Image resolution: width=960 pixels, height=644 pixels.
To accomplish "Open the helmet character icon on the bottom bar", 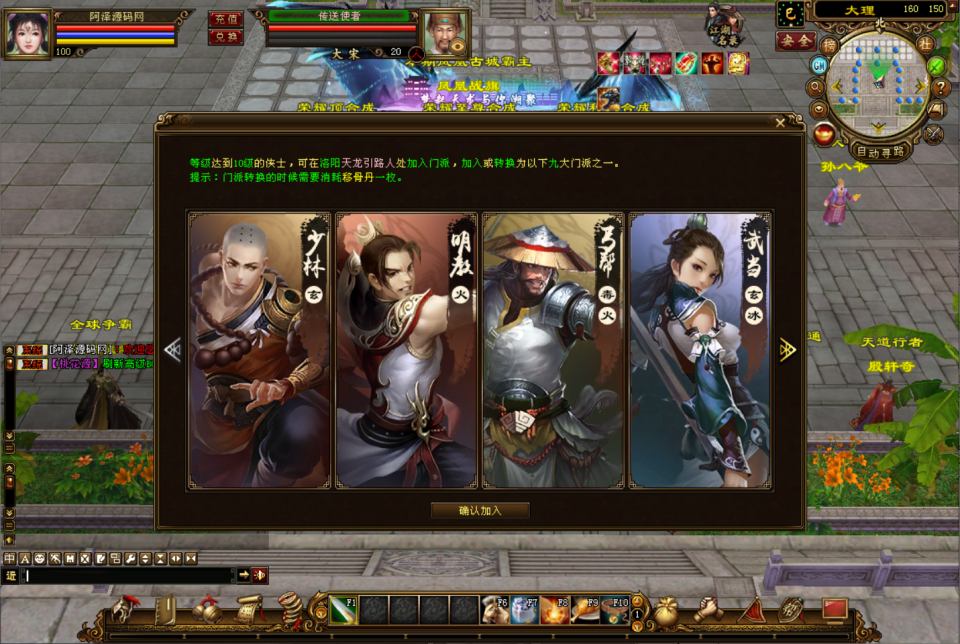I will tap(127, 609).
